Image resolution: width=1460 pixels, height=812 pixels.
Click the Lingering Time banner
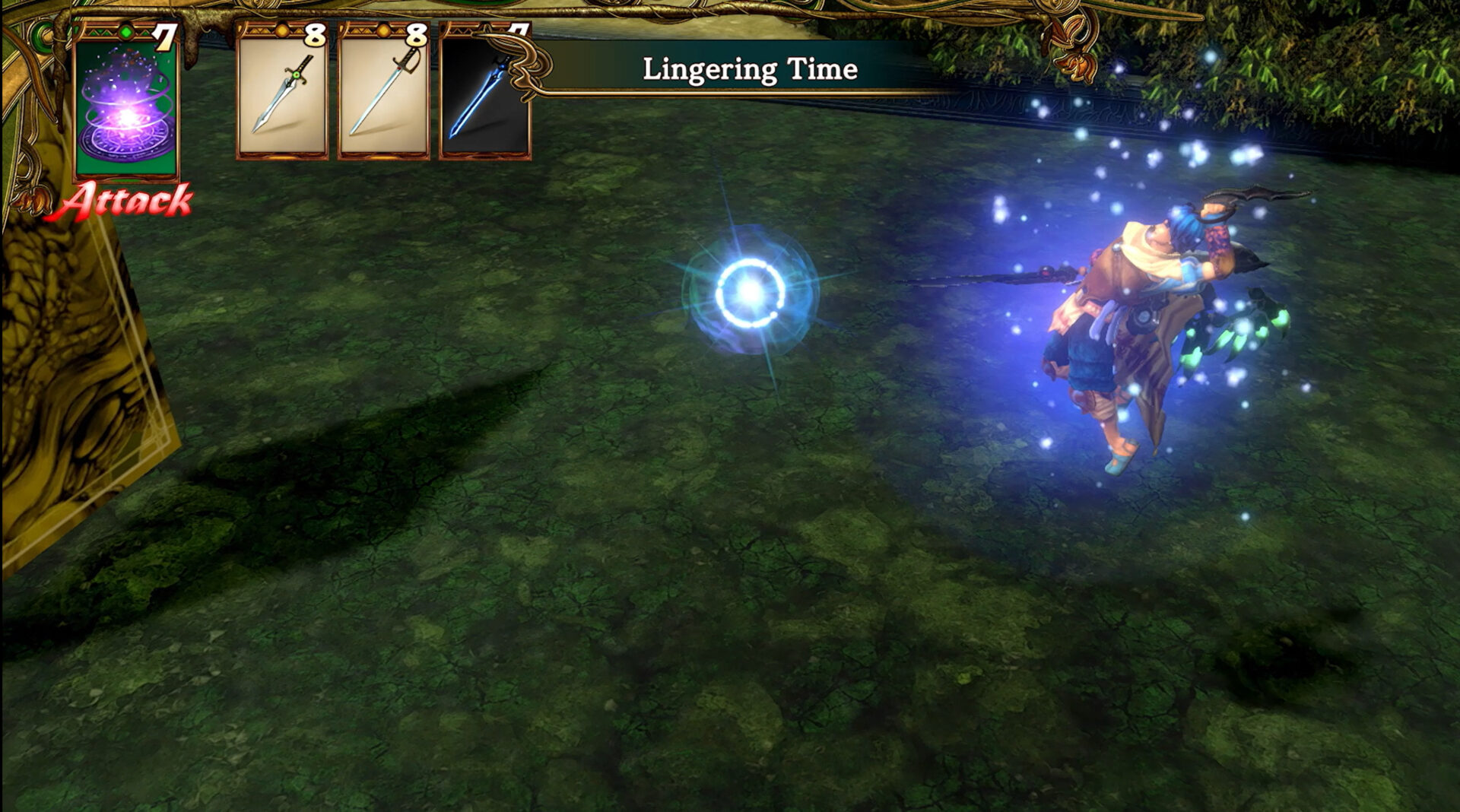pyautogui.click(x=749, y=72)
